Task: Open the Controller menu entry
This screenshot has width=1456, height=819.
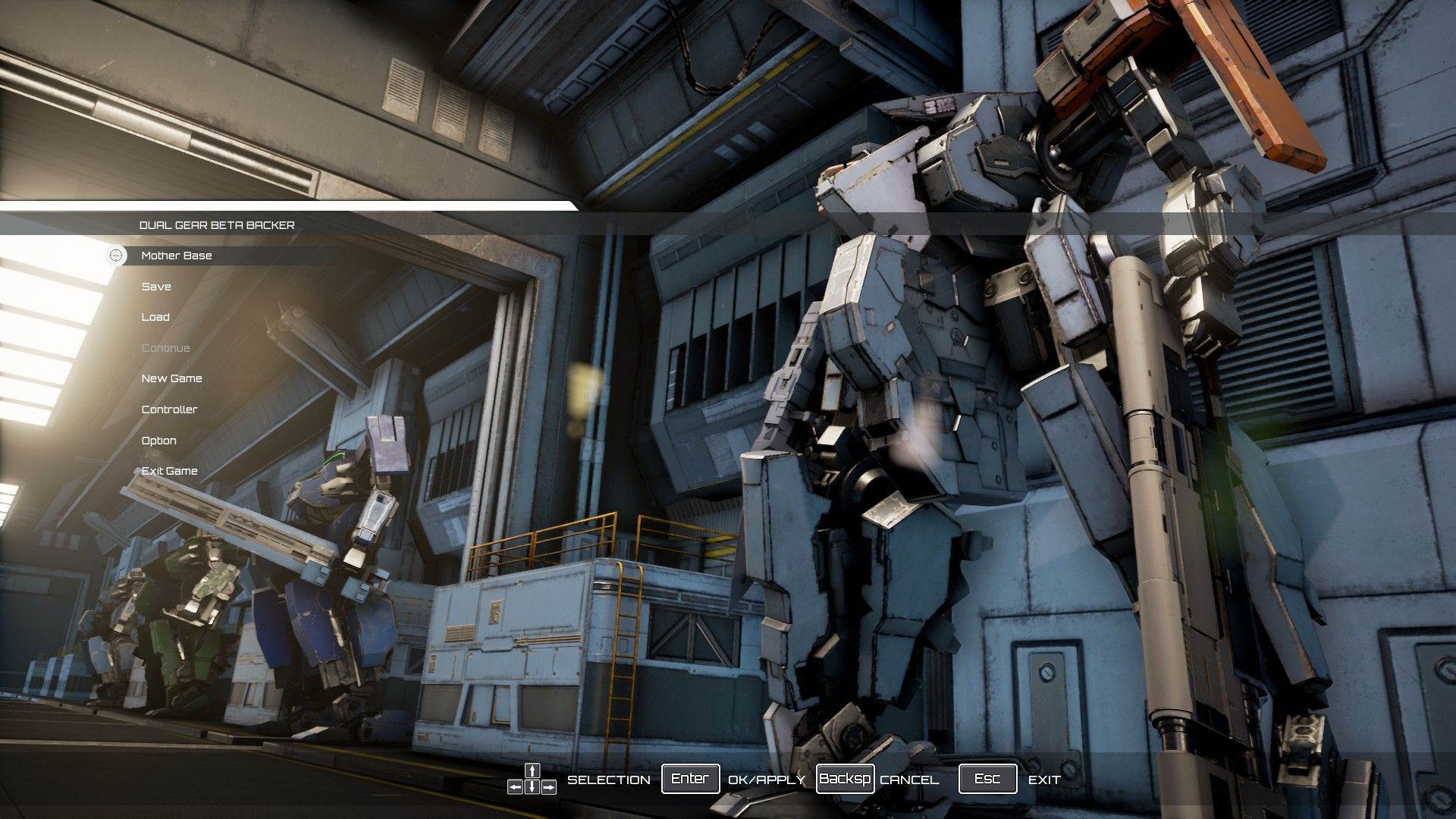Action: (x=168, y=409)
